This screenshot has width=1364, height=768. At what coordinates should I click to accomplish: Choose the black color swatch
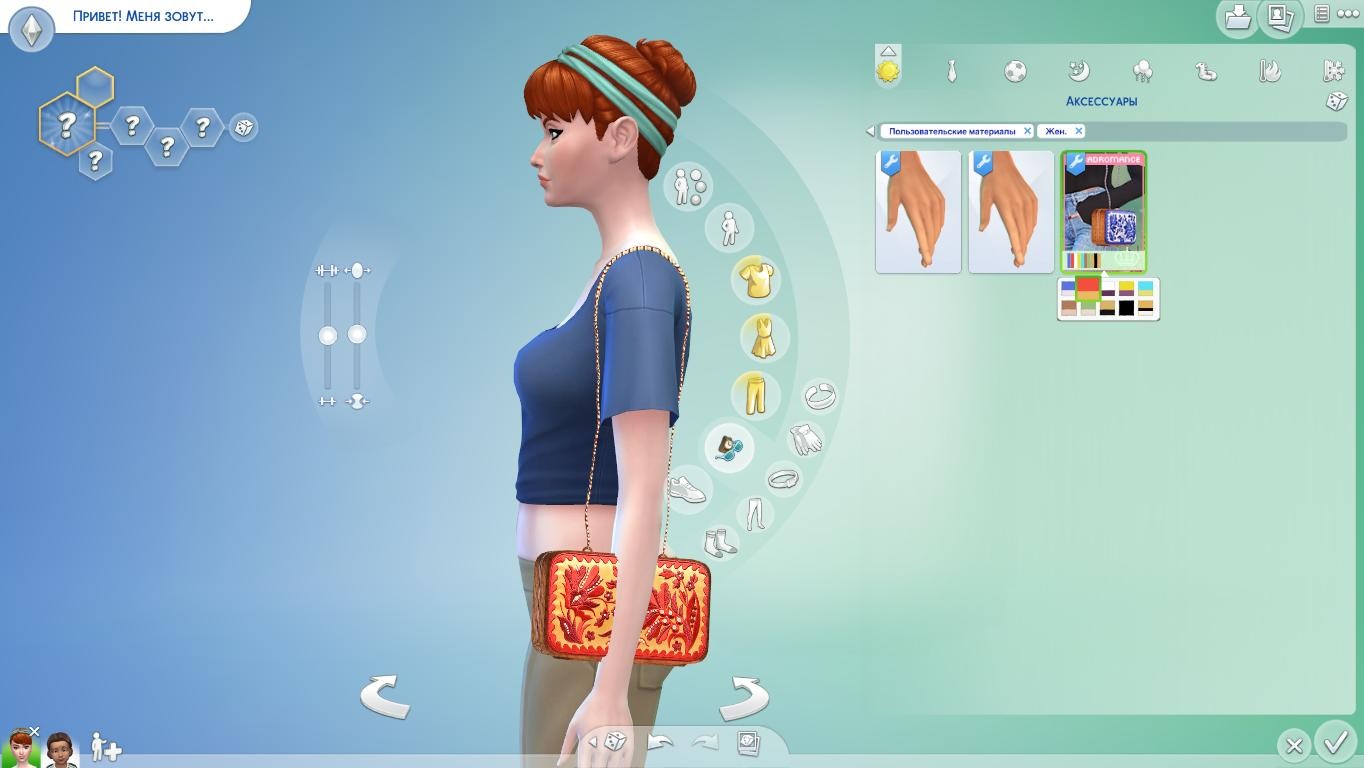click(x=1127, y=309)
